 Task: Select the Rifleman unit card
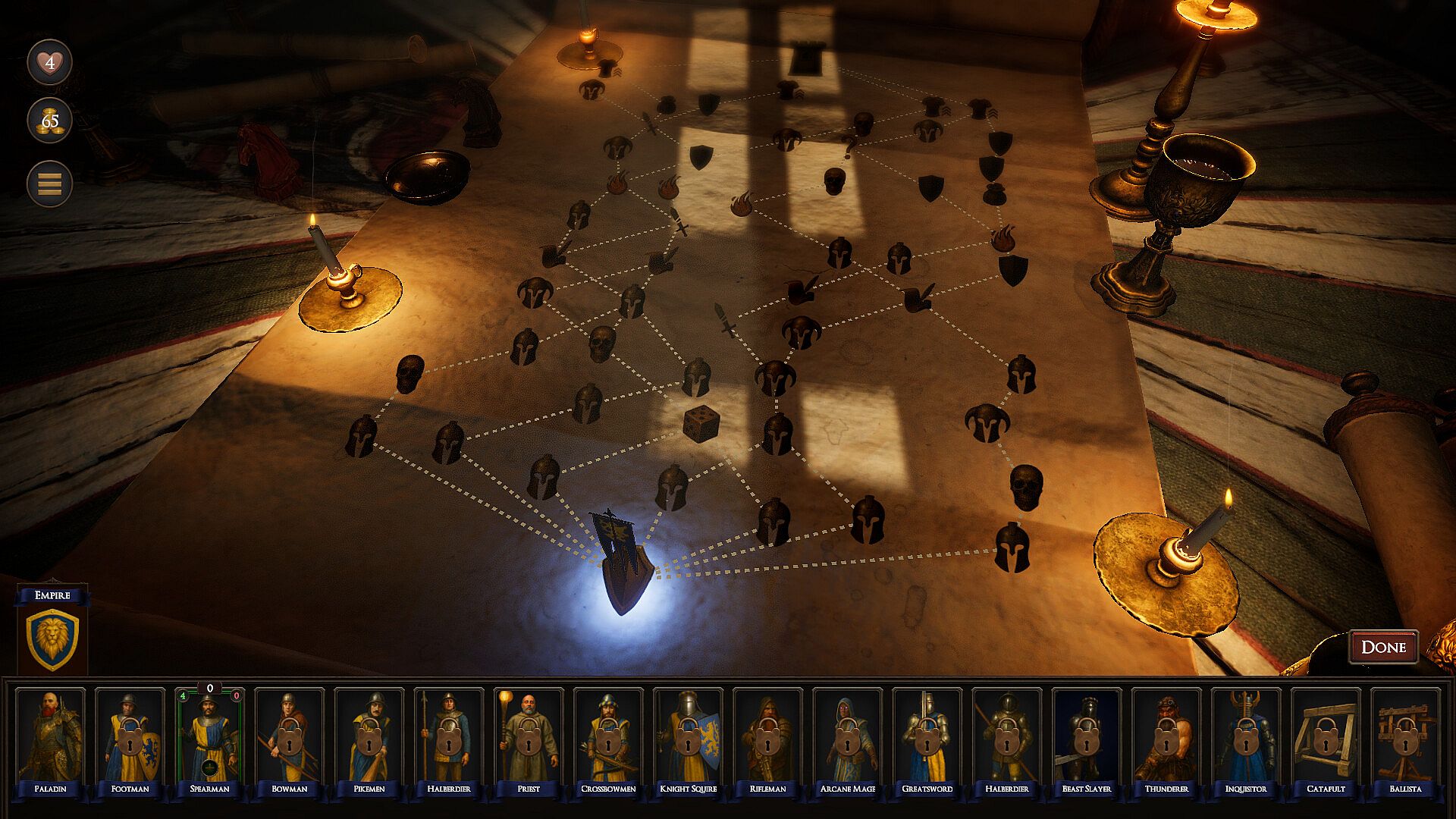(x=767, y=739)
